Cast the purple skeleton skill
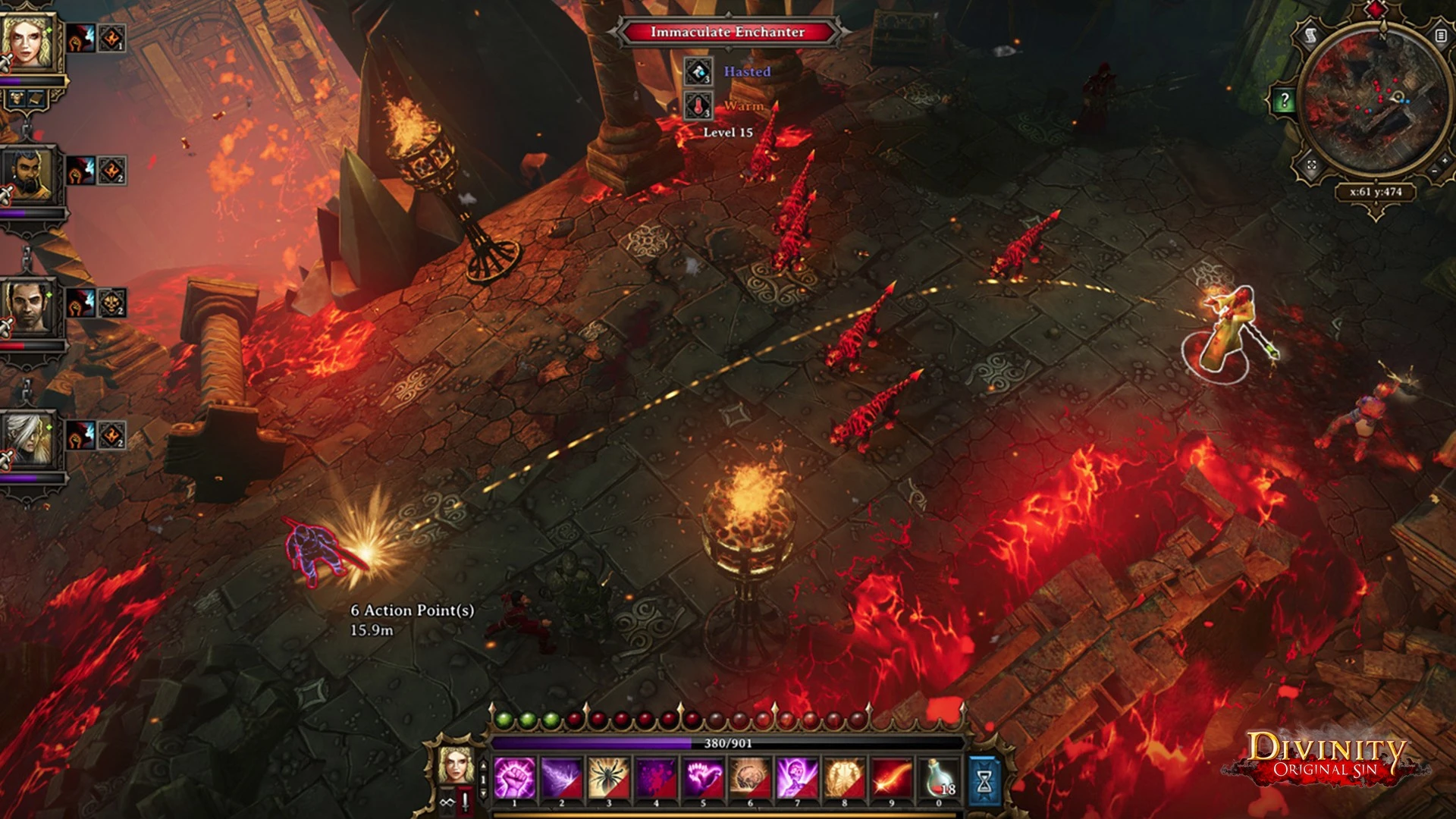The width and height of the screenshot is (1456, 819). [x=797, y=779]
